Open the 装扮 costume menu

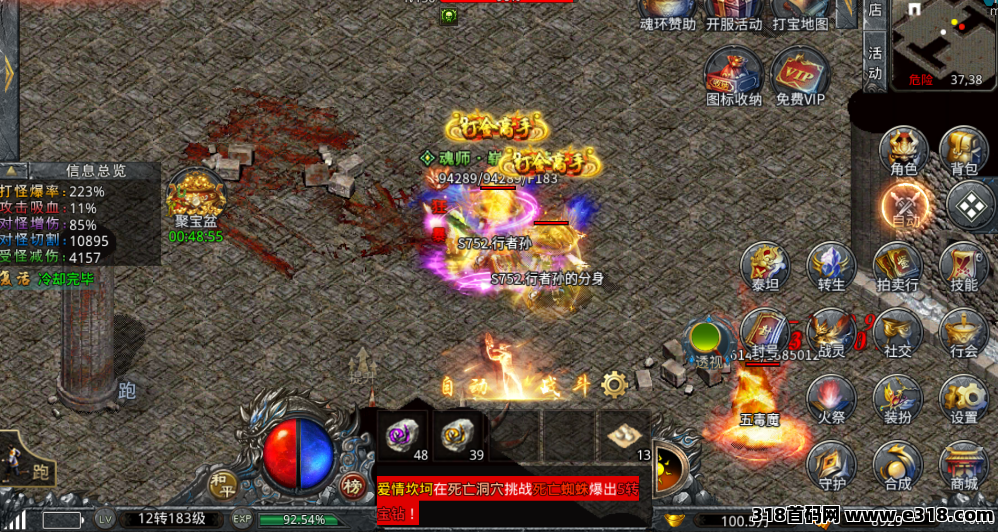[x=897, y=399]
